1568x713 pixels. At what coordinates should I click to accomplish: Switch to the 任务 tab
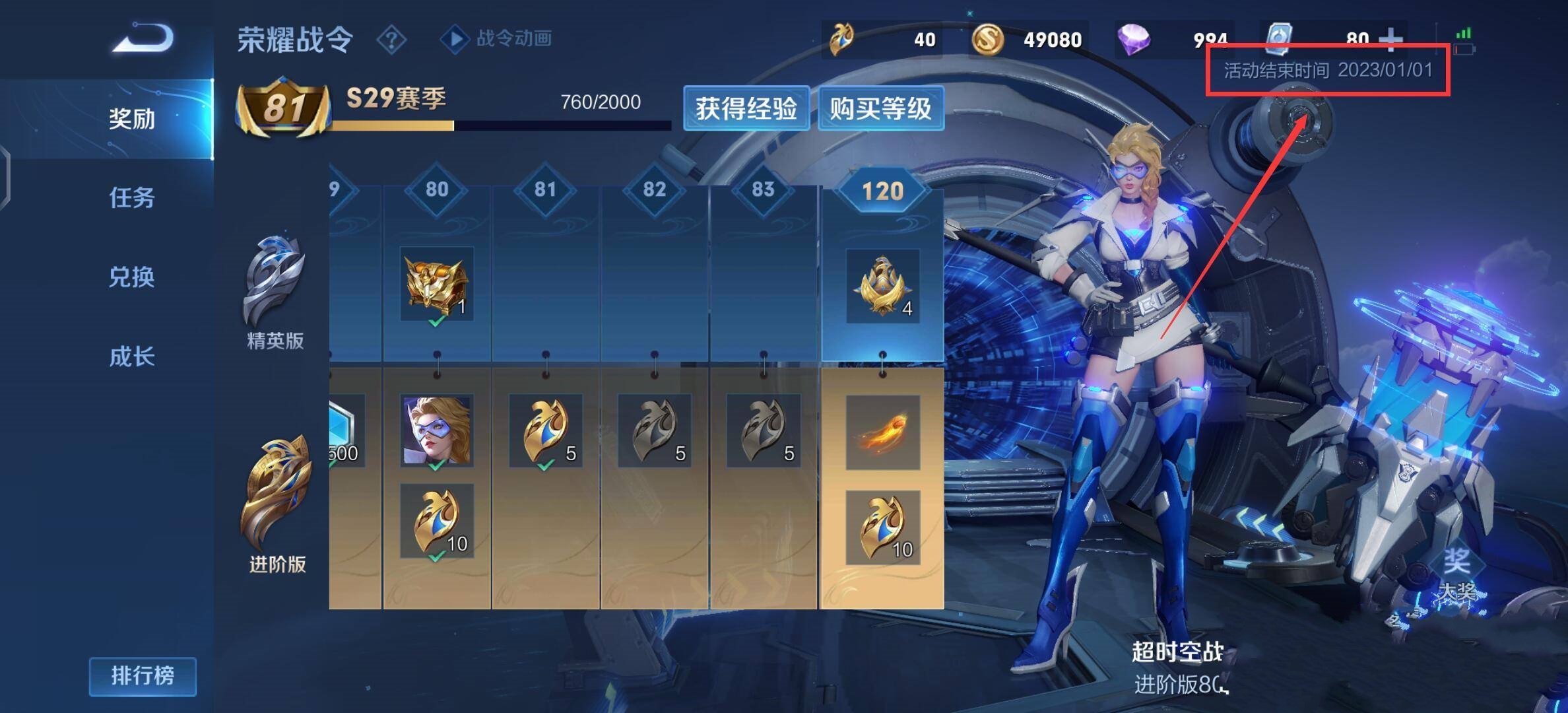[132, 198]
